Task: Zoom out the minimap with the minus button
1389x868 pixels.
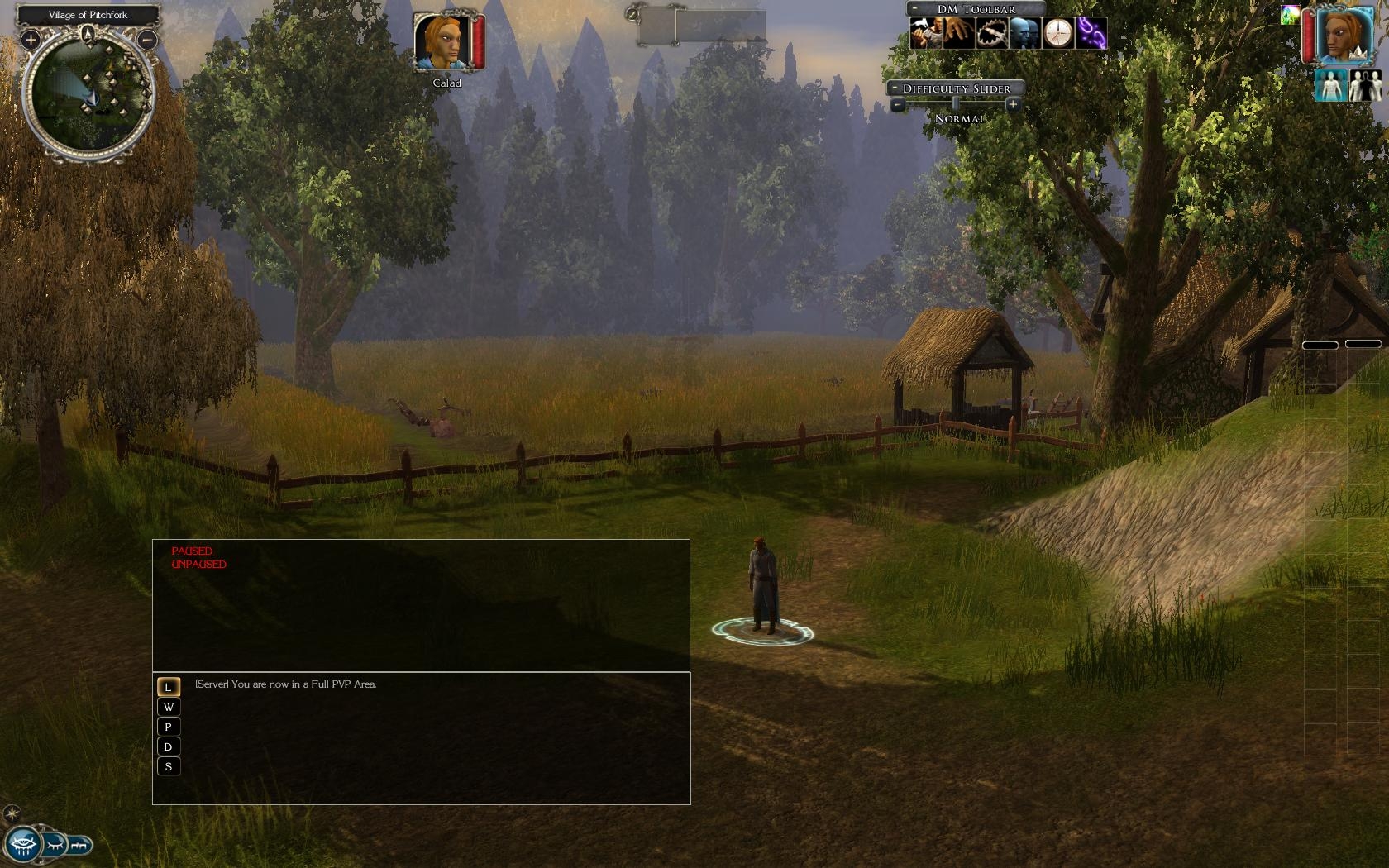Action: 146,39
